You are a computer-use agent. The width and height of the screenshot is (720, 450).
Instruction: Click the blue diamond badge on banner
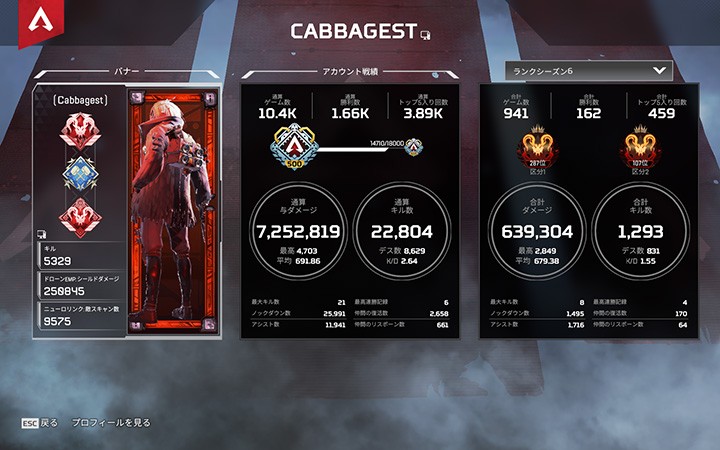tap(80, 173)
